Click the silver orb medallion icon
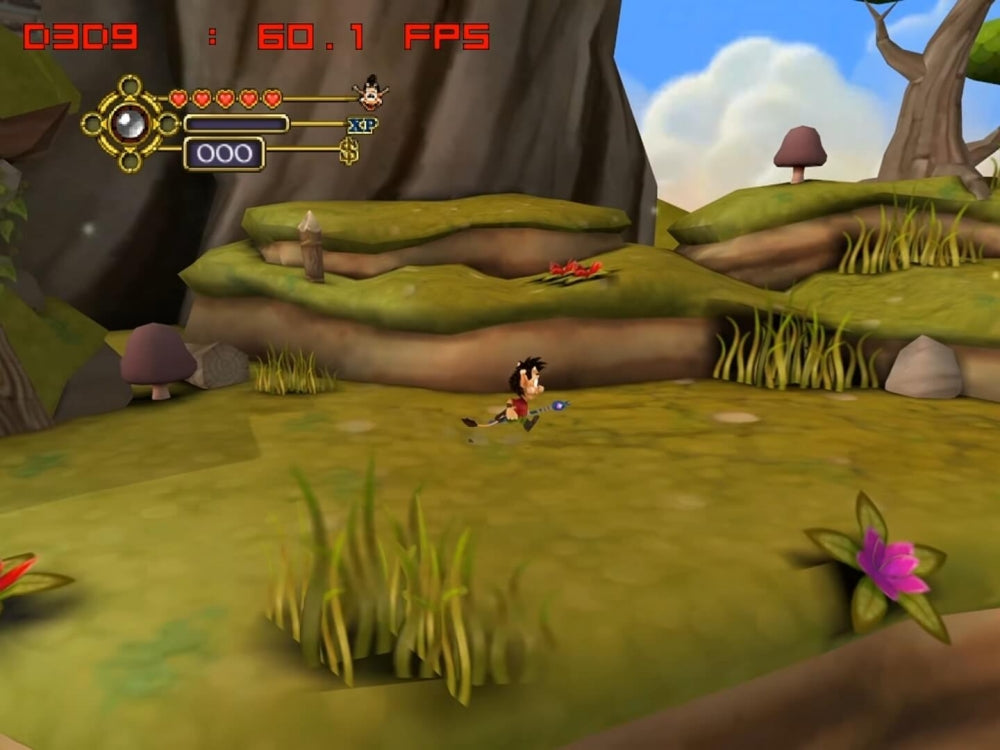The image size is (1000, 750). coord(130,124)
